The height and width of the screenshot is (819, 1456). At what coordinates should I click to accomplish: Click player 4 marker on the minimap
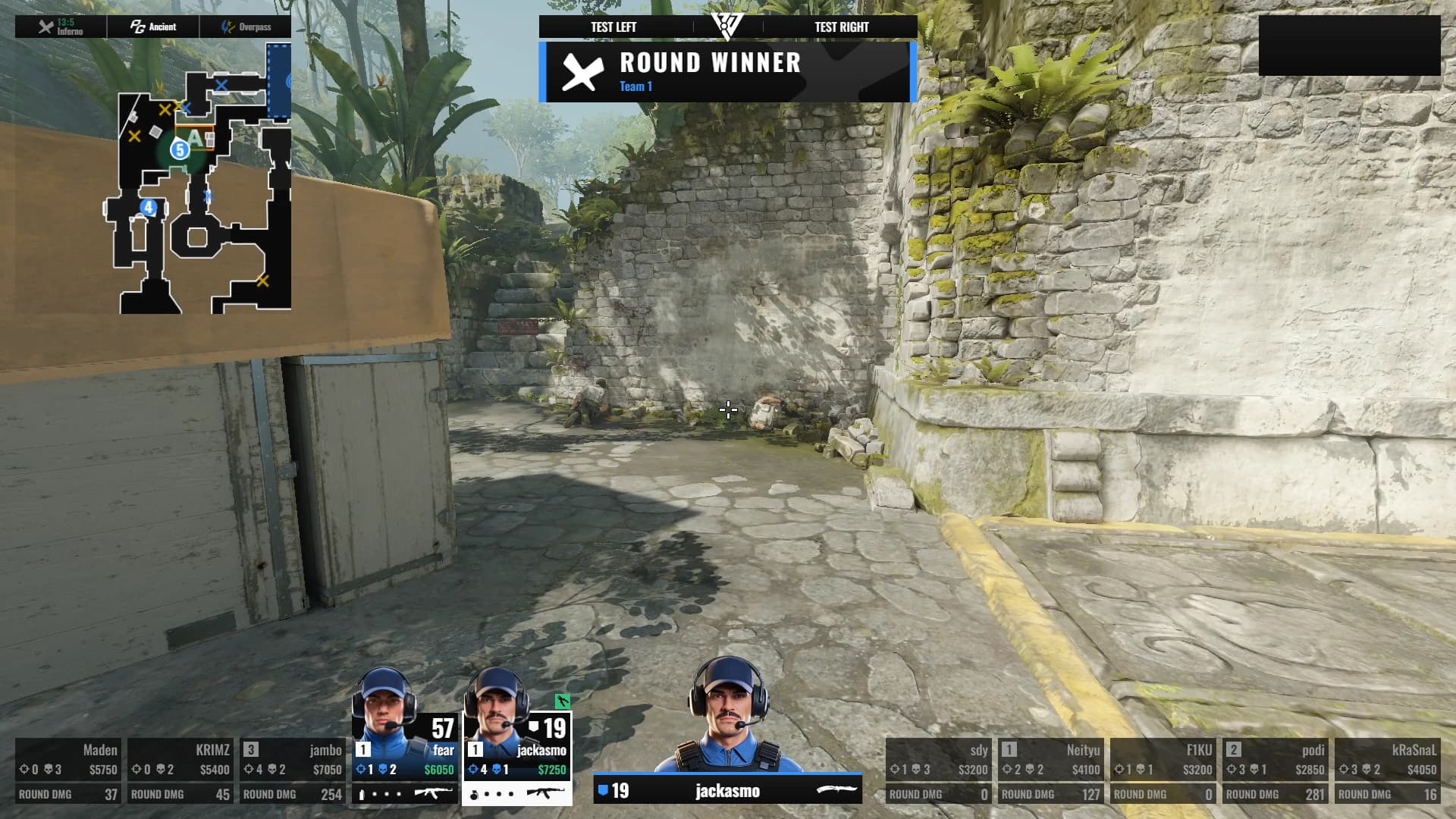(149, 207)
